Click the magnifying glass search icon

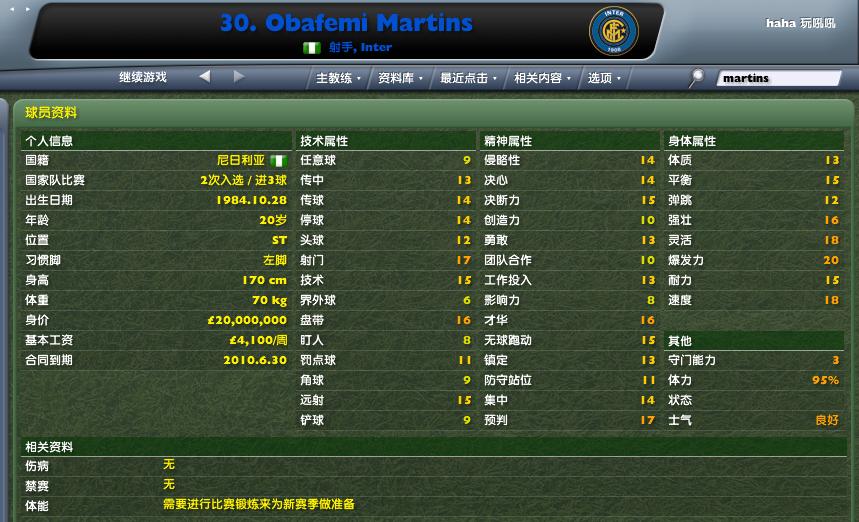pos(697,76)
